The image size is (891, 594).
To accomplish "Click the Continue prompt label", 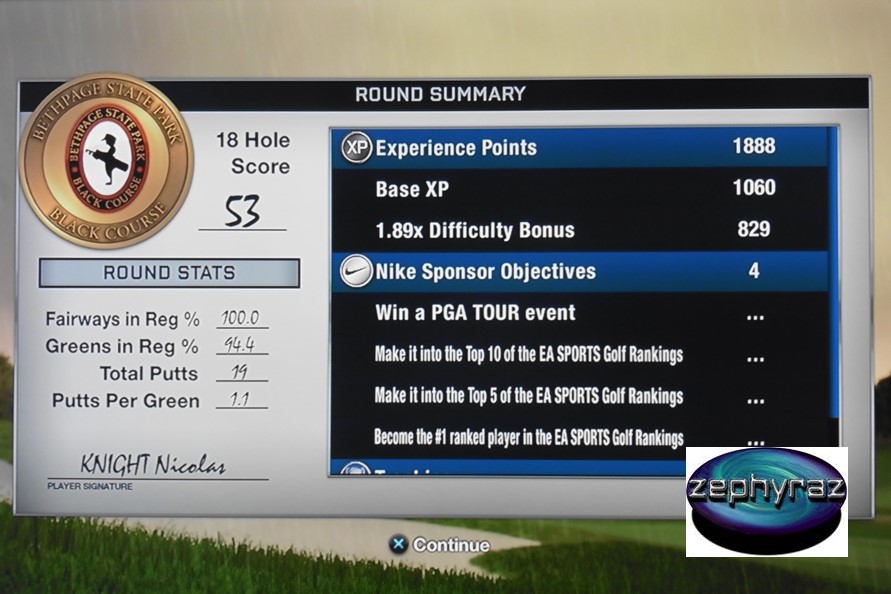I will (x=451, y=545).
